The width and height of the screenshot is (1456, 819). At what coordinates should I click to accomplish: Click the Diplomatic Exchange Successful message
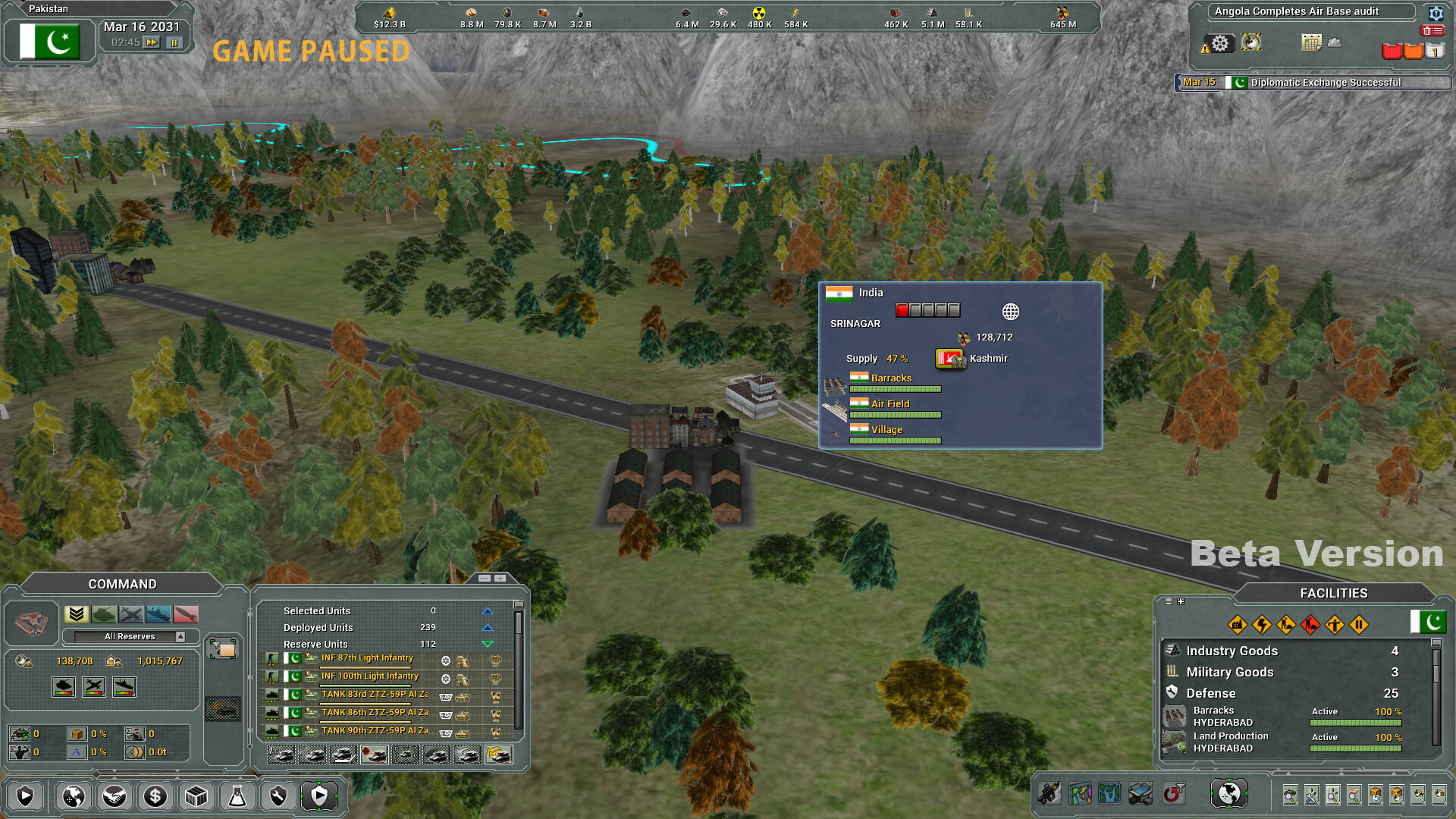pyautogui.click(x=1324, y=83)
